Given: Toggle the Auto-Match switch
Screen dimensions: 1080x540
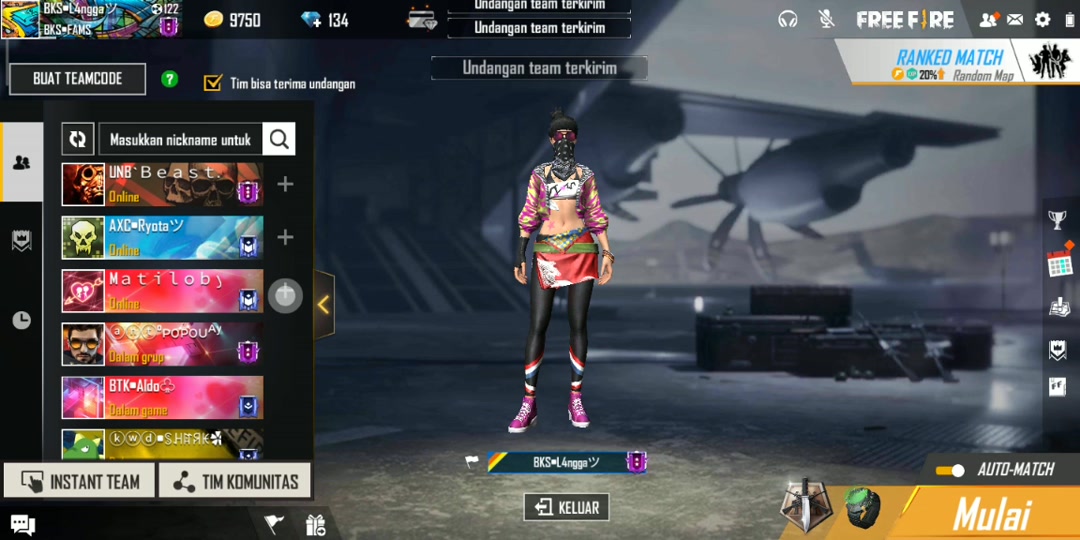Looking at the screenshot, I should point(950,470).
